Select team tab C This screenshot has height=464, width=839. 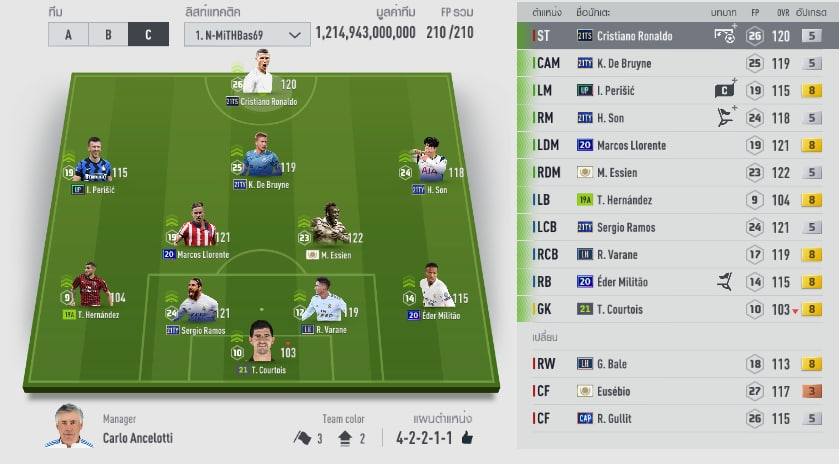148,34
